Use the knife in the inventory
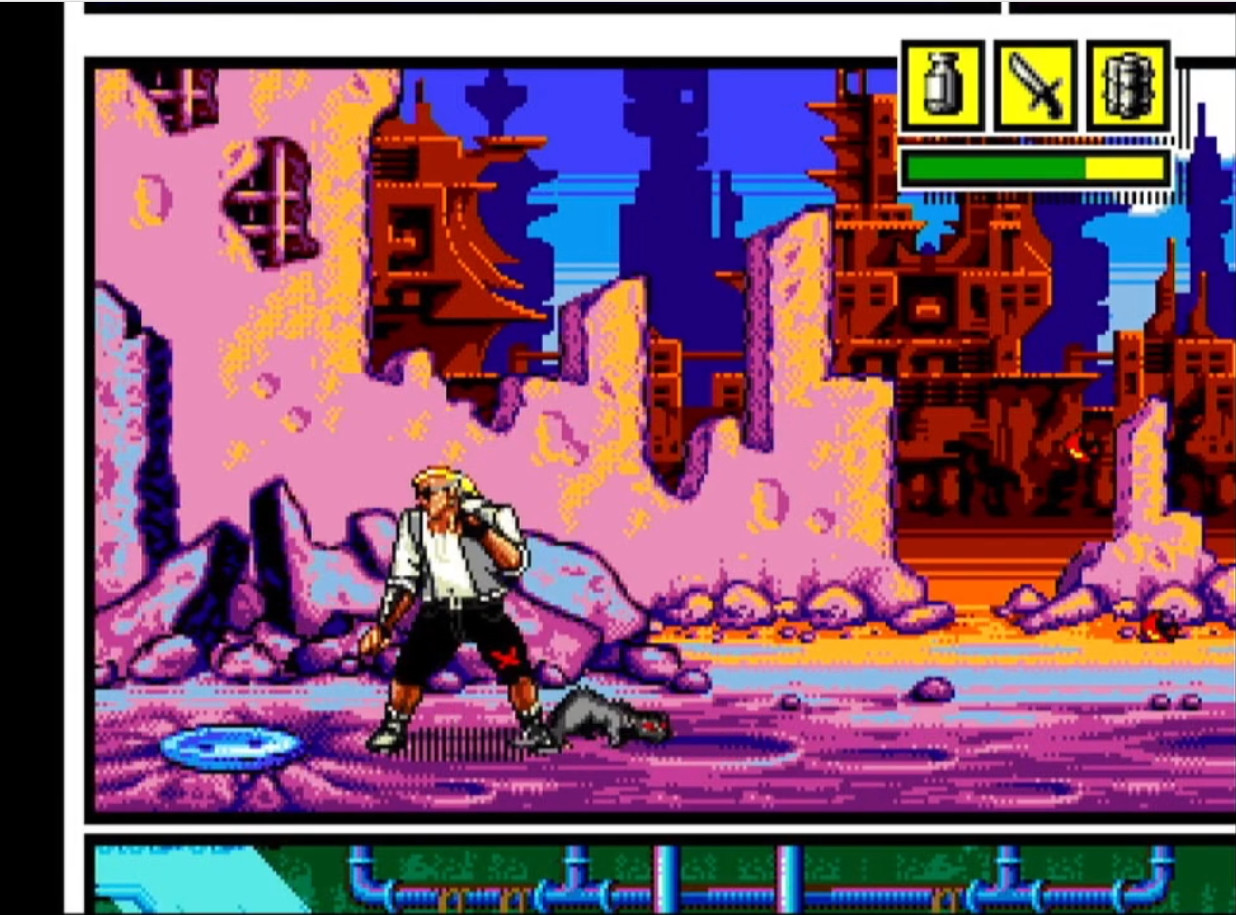1236x915 pixels. click(x=1035, y=87)
